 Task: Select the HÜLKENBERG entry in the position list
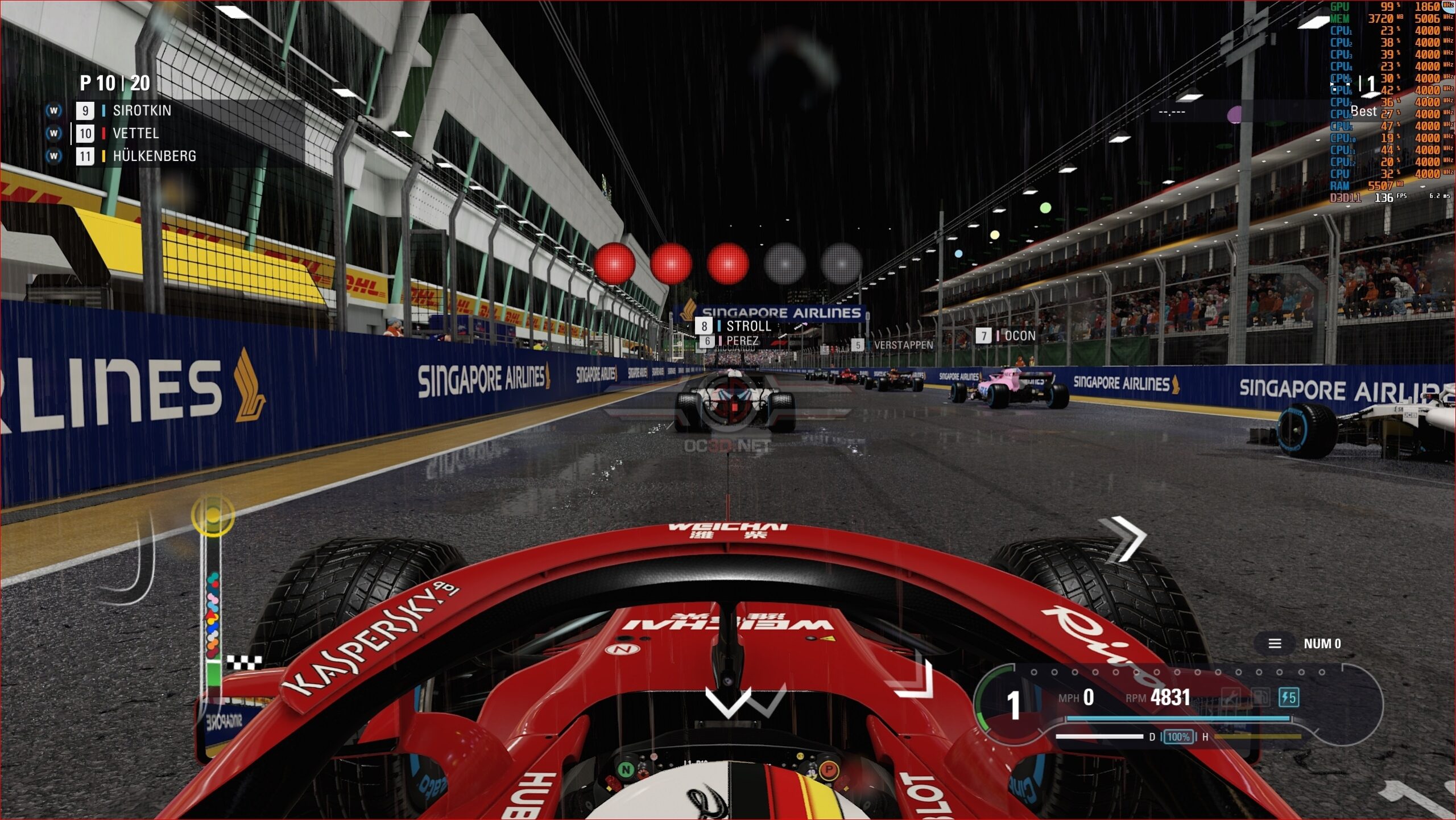coord(154,156)
